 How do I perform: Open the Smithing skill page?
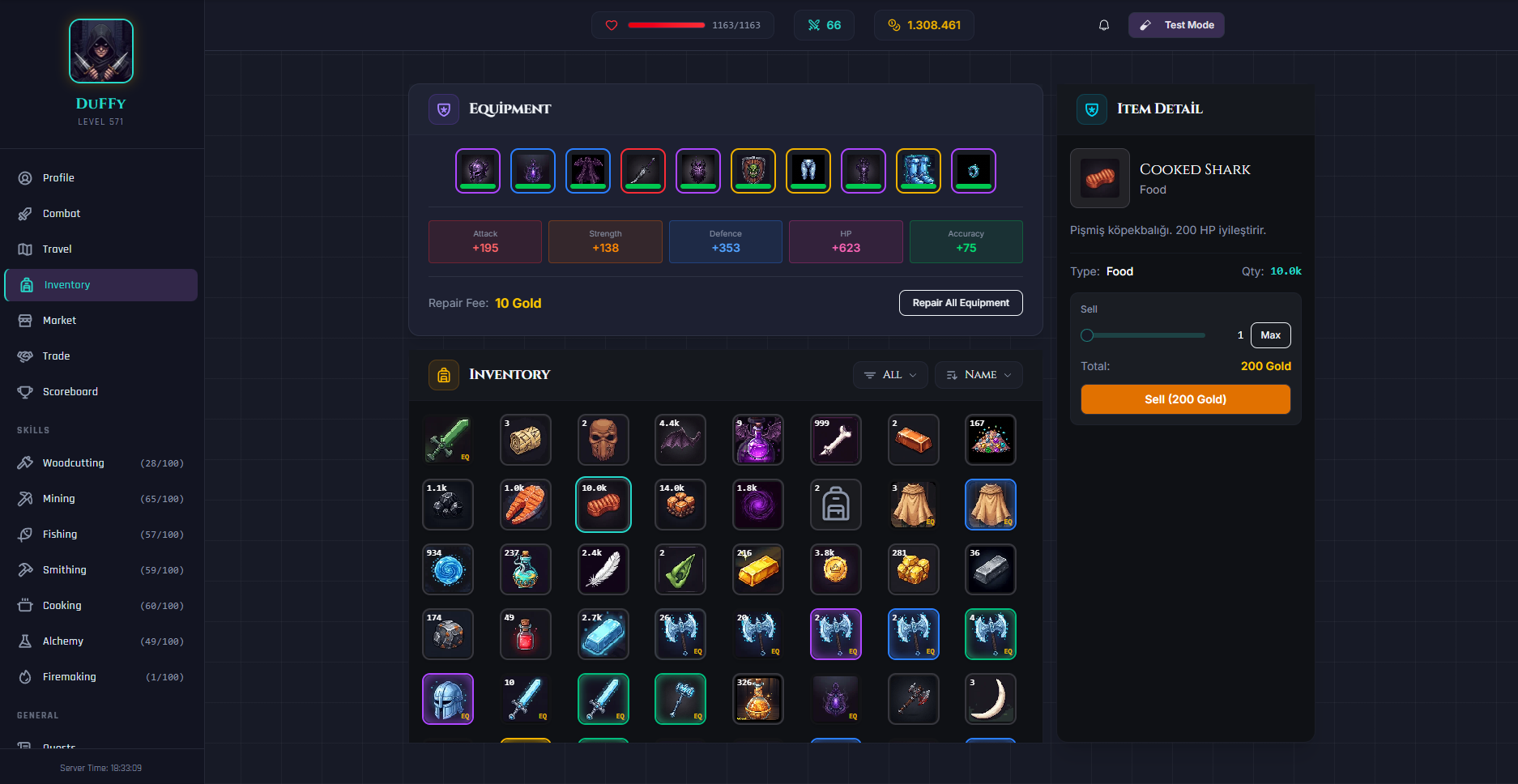(x=64, y=569)
